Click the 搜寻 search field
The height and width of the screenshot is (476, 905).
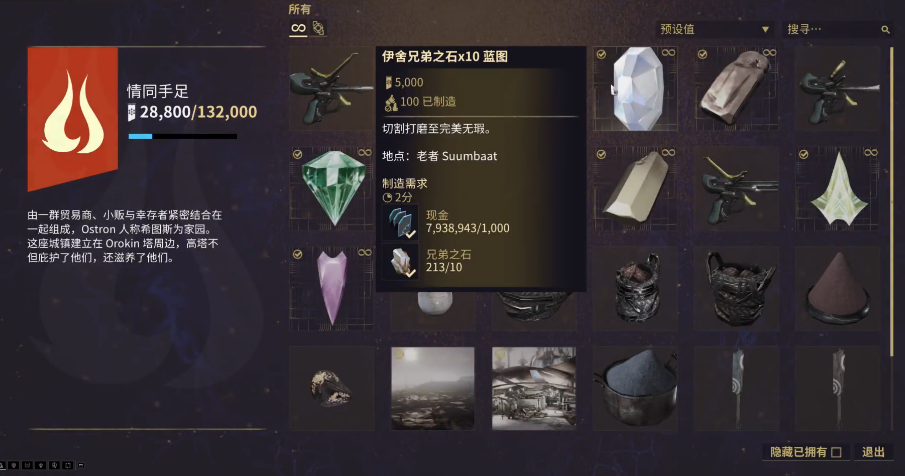(x=835, y=30)
